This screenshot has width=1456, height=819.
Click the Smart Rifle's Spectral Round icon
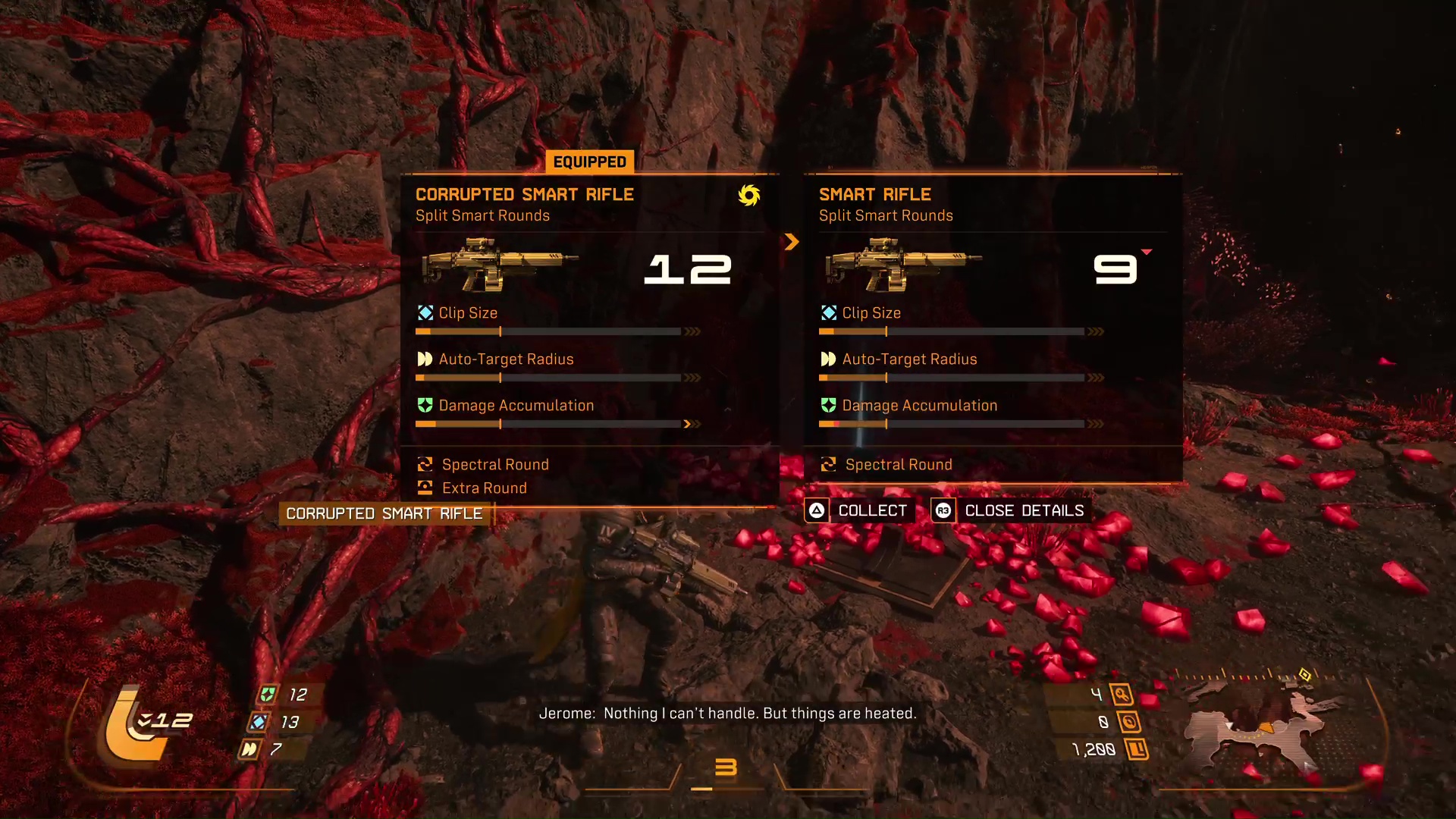(x=827, y=464)
